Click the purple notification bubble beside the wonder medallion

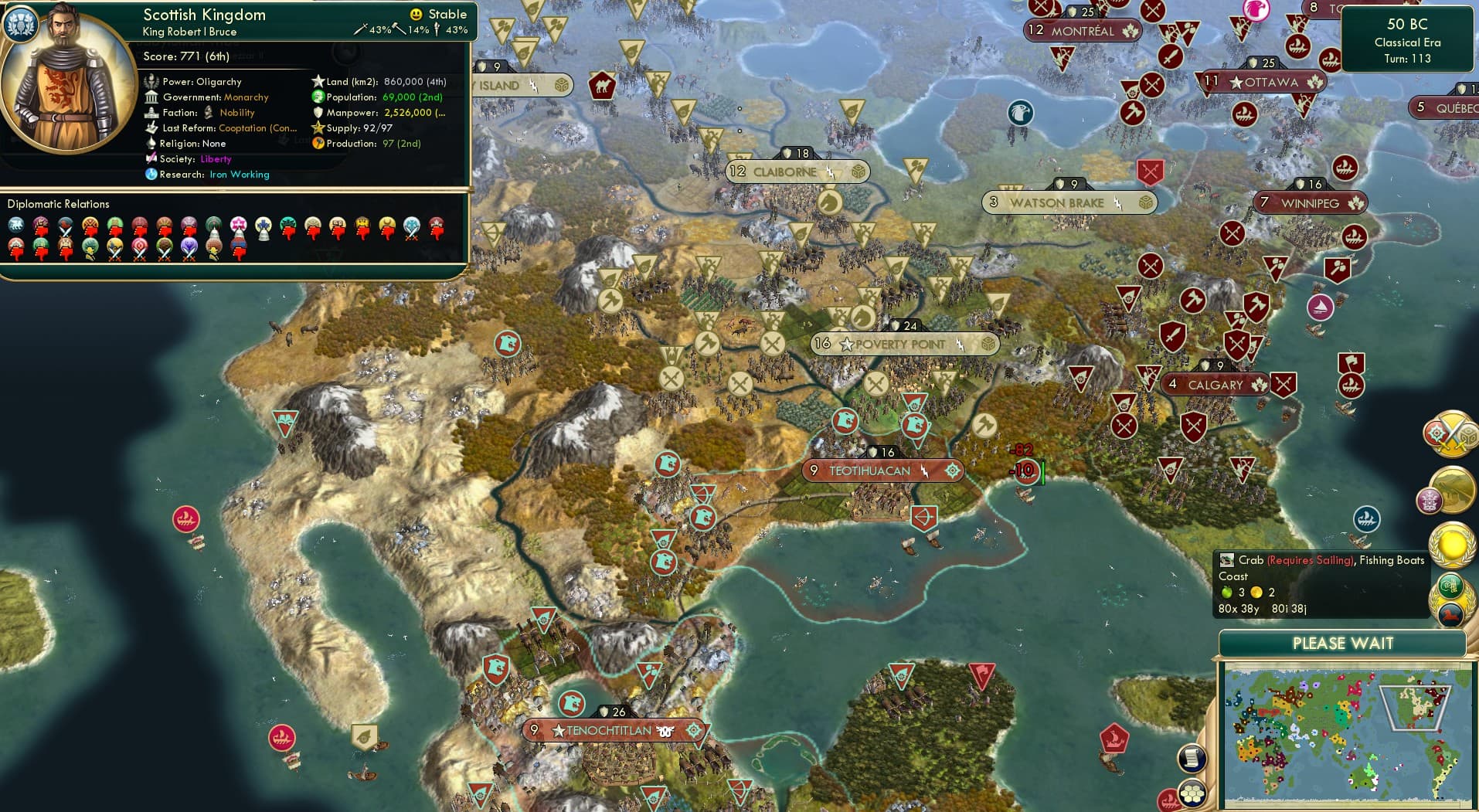tap(1430, 501)
